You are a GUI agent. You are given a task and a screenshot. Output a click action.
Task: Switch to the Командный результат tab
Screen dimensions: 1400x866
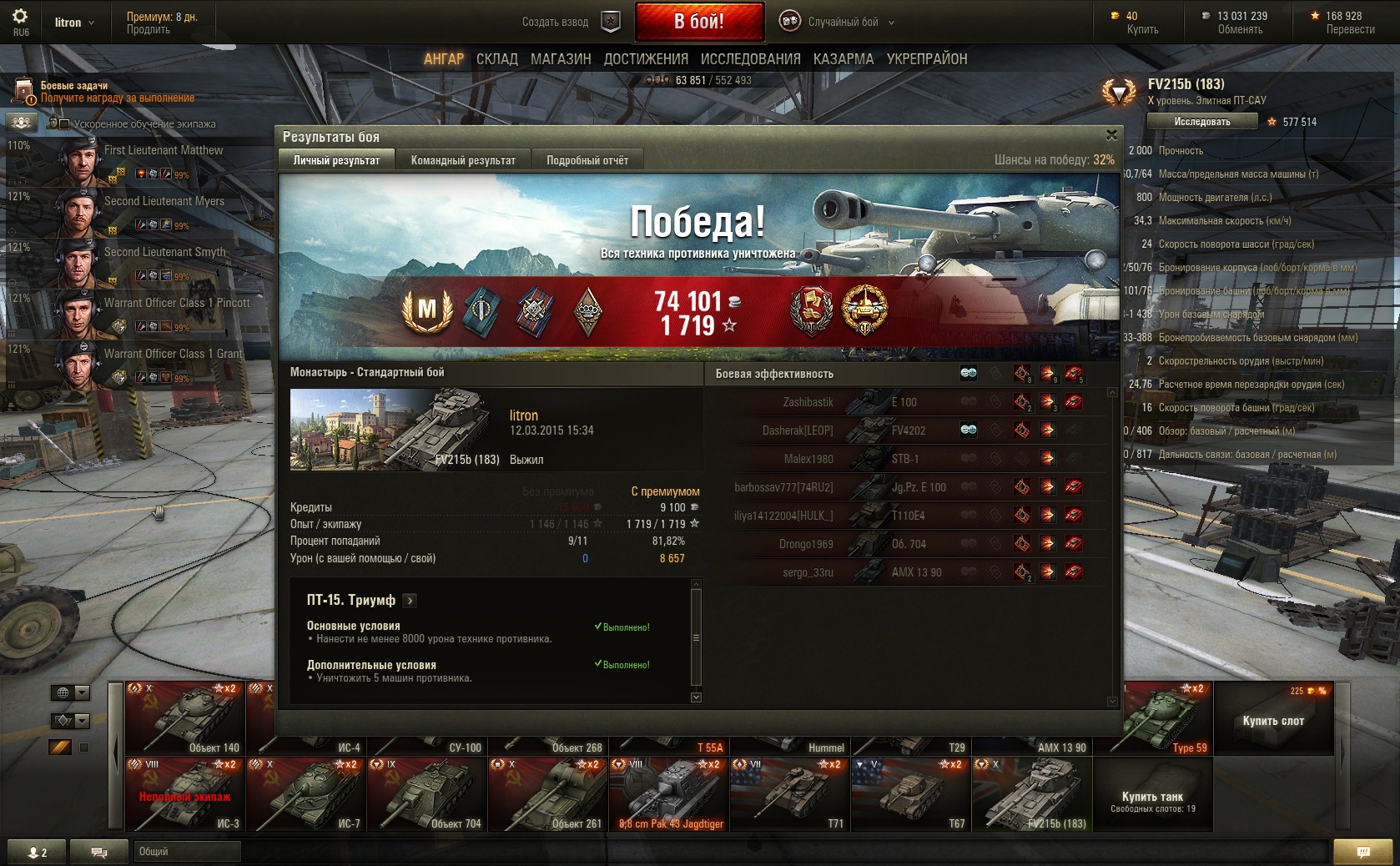coord(463,160)
